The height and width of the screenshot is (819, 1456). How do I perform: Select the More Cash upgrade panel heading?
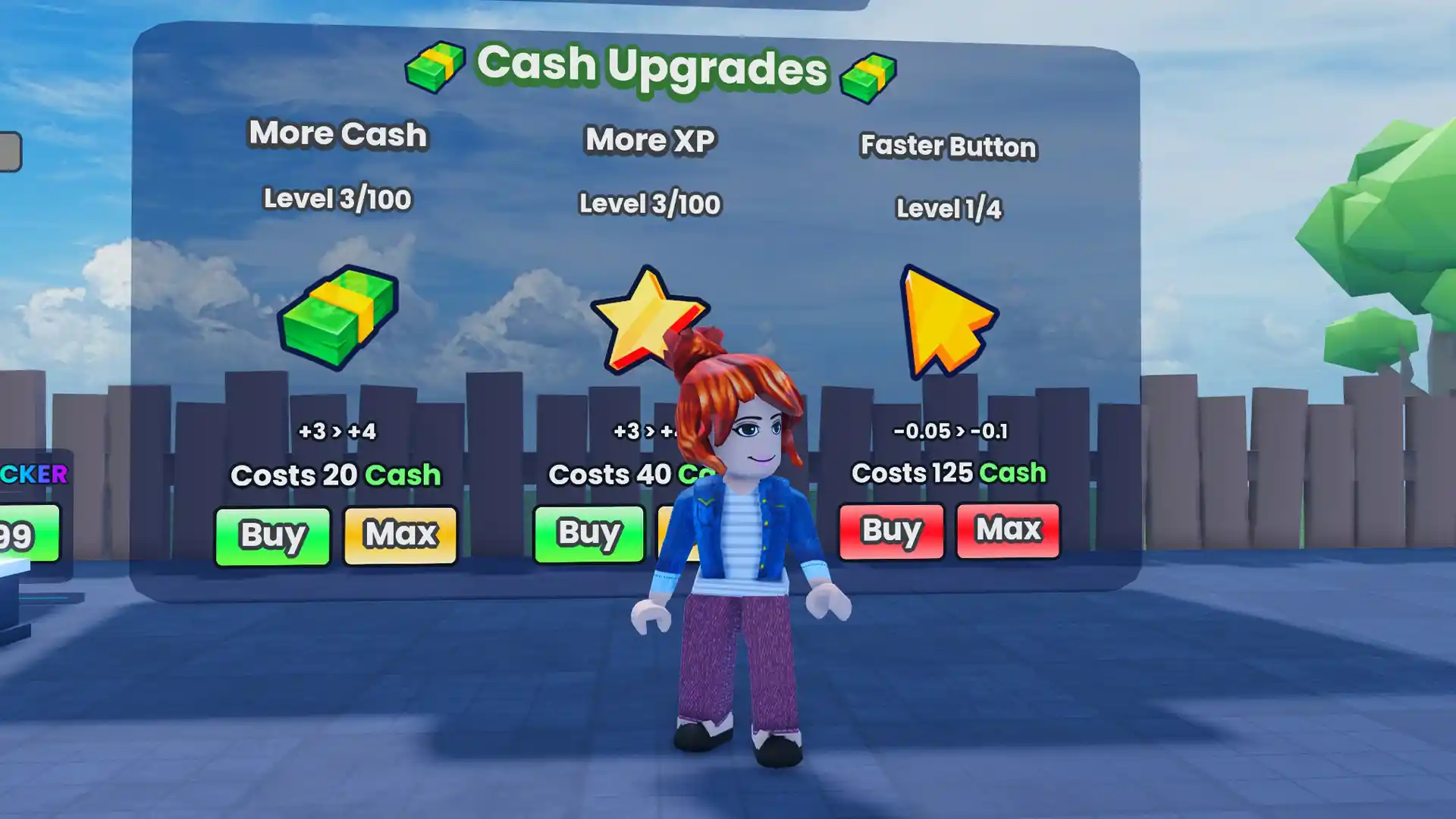337,135
